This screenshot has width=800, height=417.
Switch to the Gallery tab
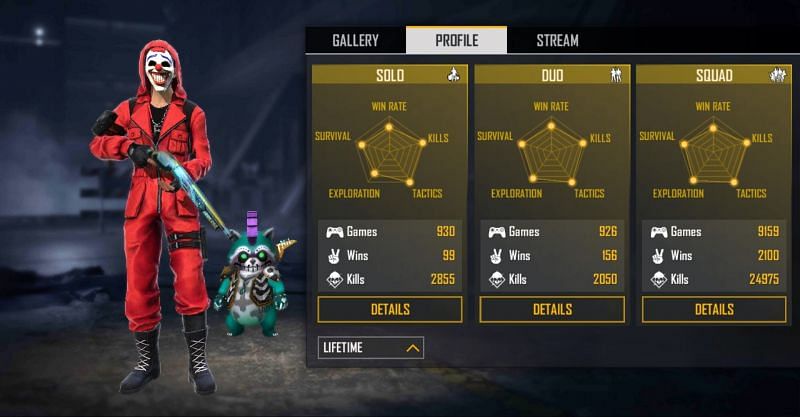(355, 41)
